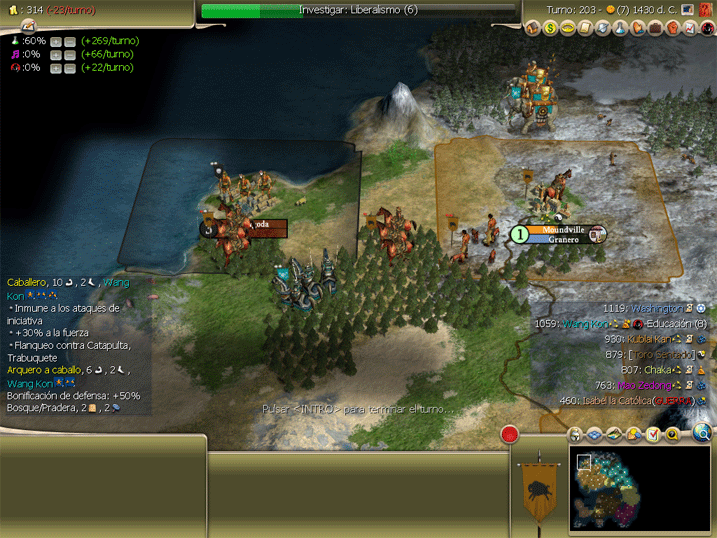Increase the science rate with plus button

[x=56, y=41]
